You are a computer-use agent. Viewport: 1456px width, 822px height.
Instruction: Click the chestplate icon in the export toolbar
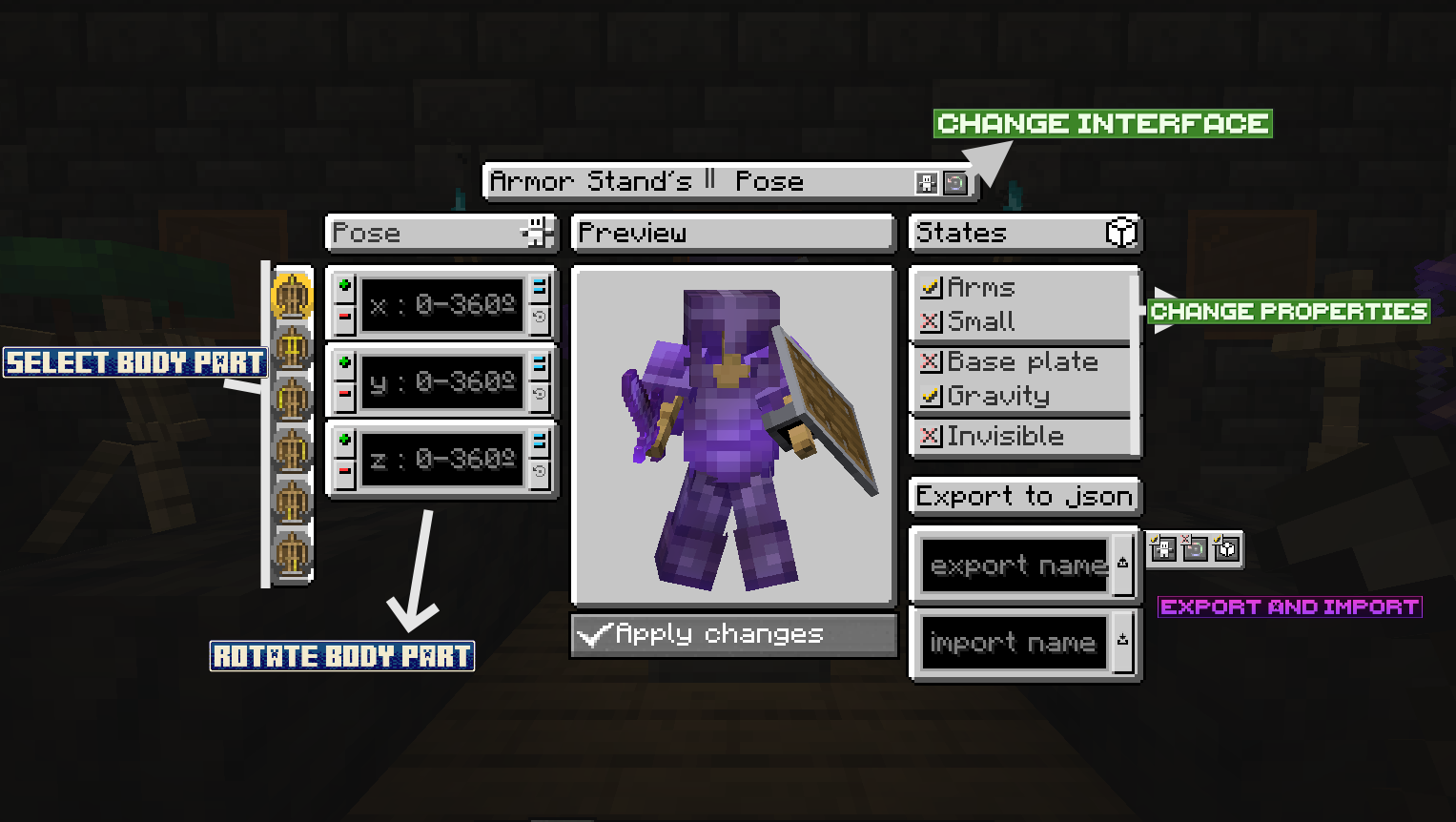pos(1225,550)
